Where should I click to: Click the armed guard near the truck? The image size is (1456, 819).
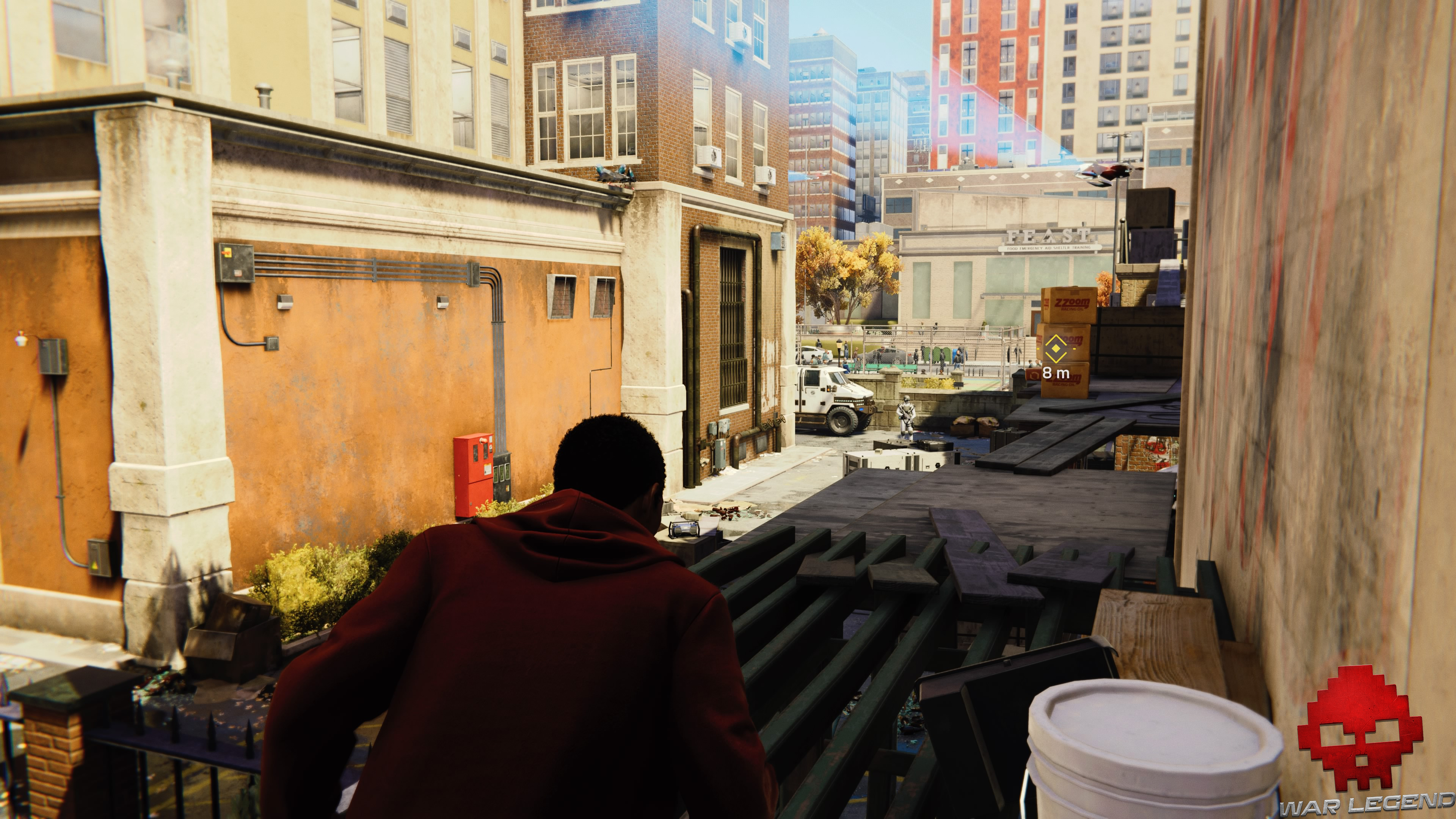point(906,415)
